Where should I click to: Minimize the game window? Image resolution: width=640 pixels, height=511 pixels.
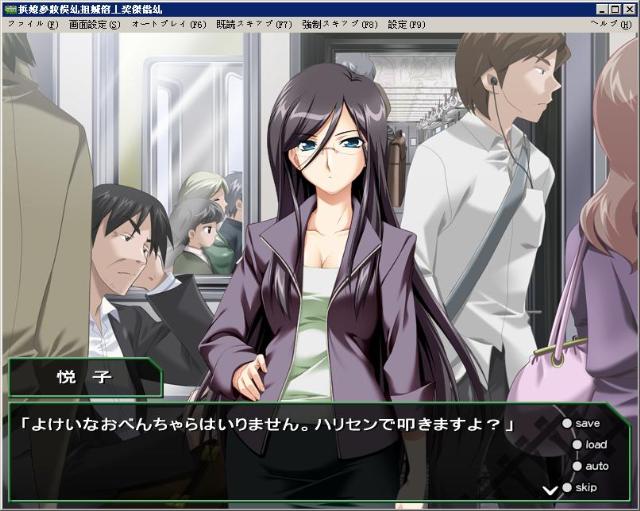tap(602, 8)
